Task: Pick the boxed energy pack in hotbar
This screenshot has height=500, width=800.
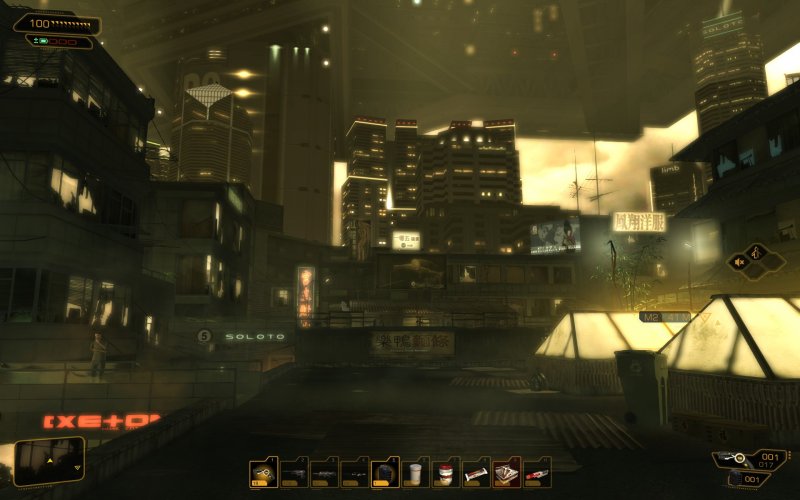Action: click(506, 472)
